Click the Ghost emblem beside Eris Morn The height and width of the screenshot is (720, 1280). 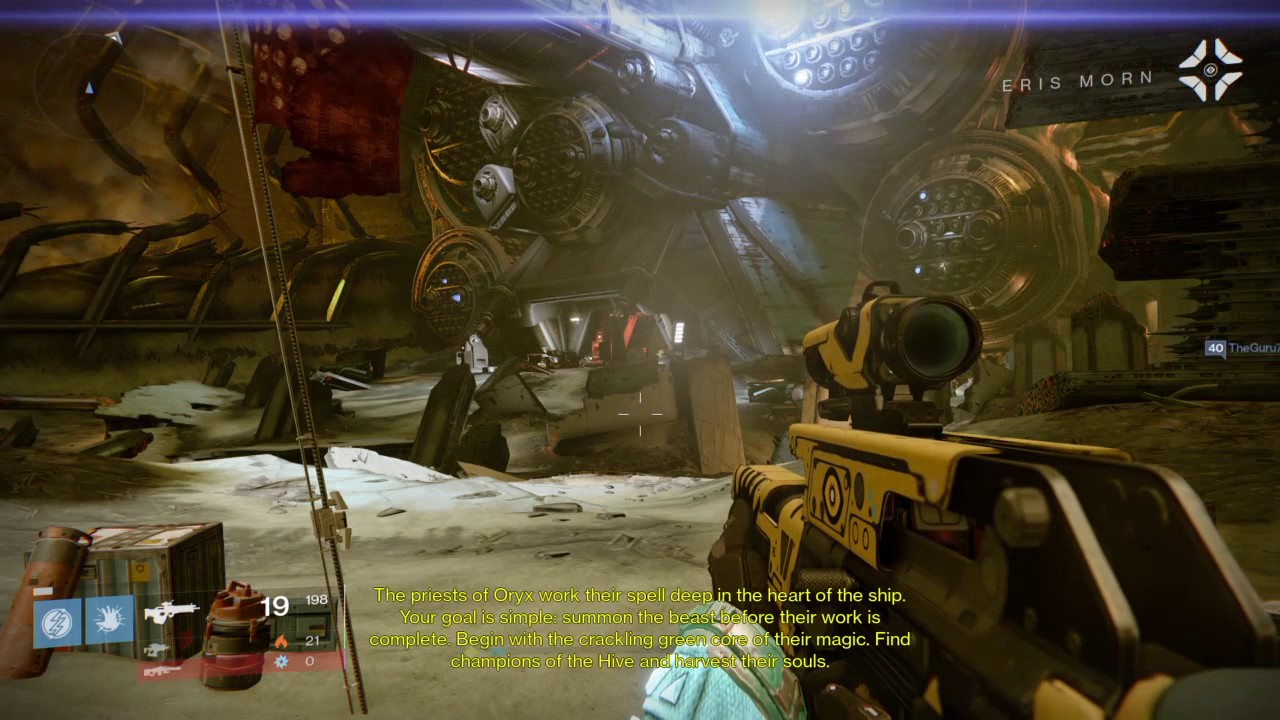[1209, 70]
